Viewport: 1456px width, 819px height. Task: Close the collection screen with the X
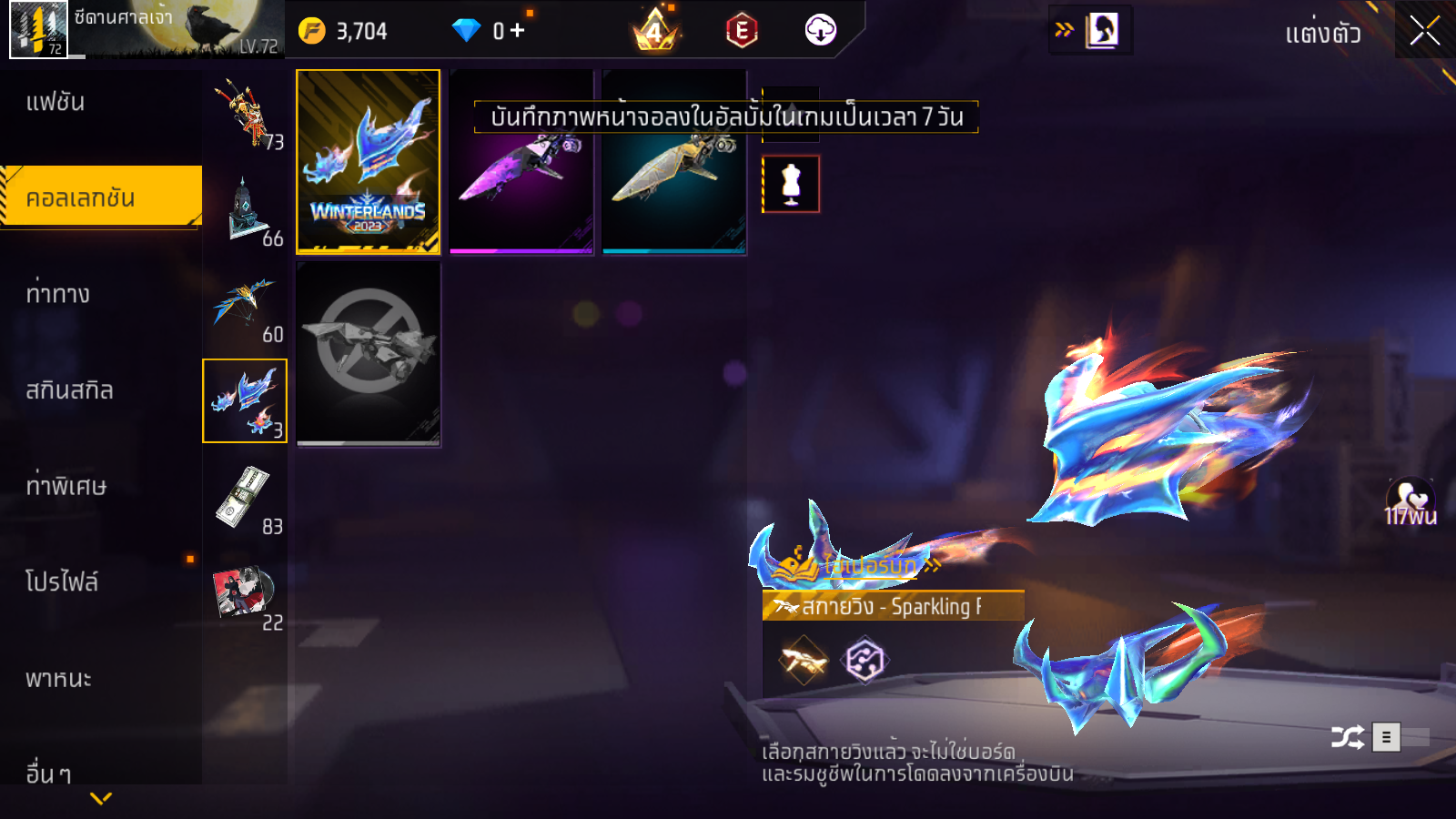(x=1424, y=31)
